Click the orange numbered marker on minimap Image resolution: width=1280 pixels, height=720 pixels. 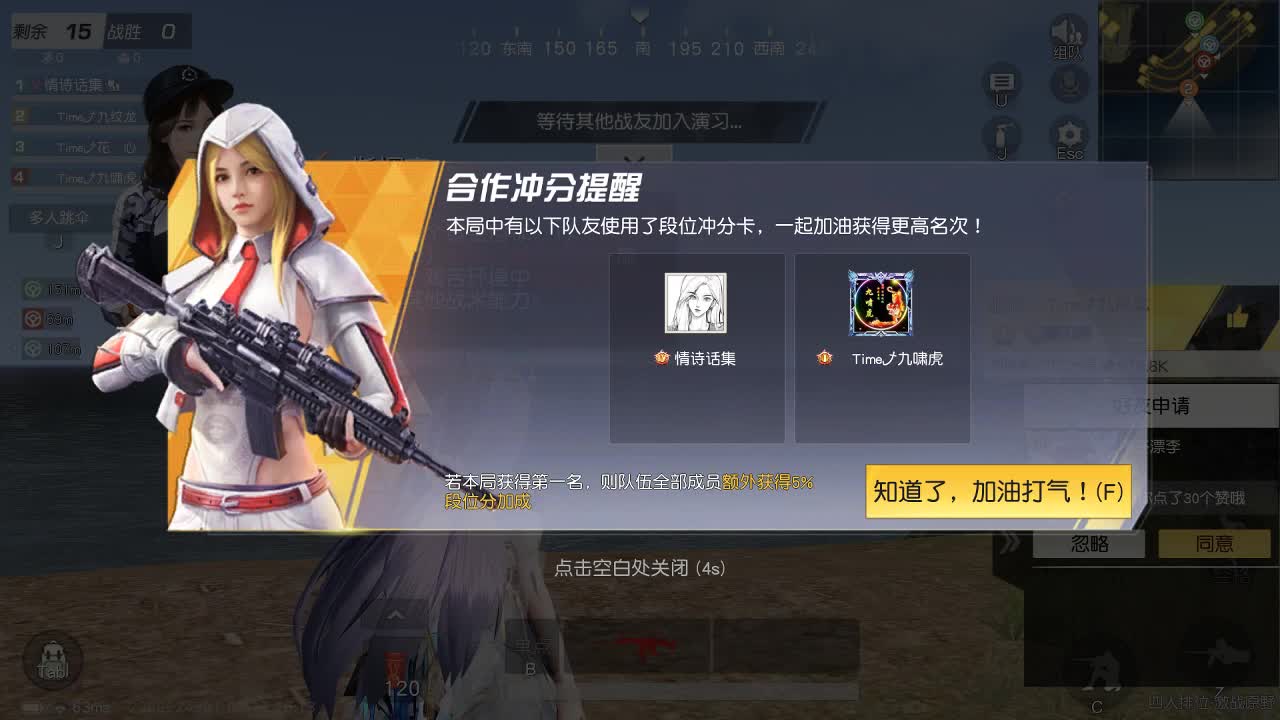click(x=1189, y=89)
